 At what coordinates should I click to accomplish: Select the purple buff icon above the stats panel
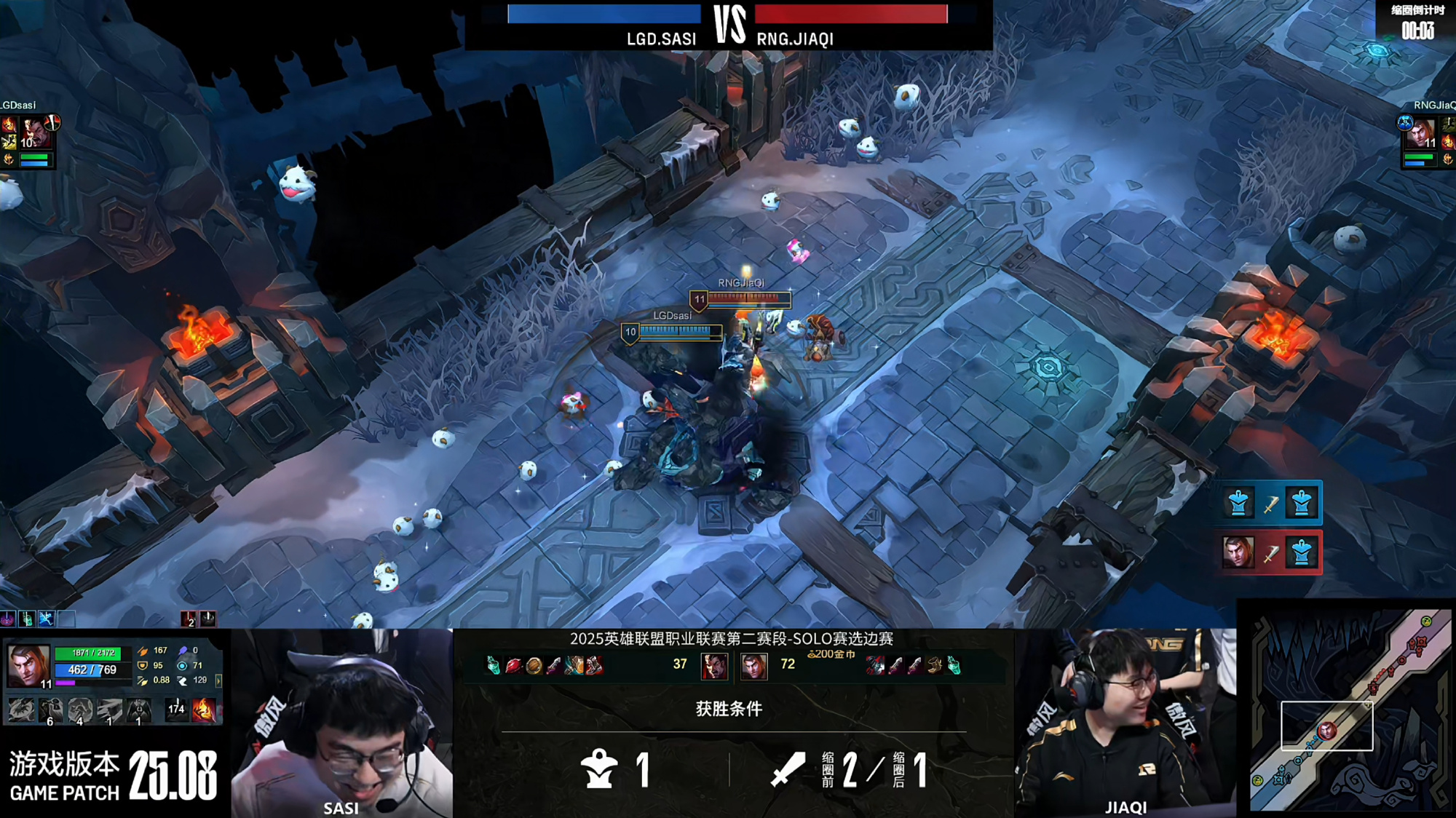[x=8, y=619]
